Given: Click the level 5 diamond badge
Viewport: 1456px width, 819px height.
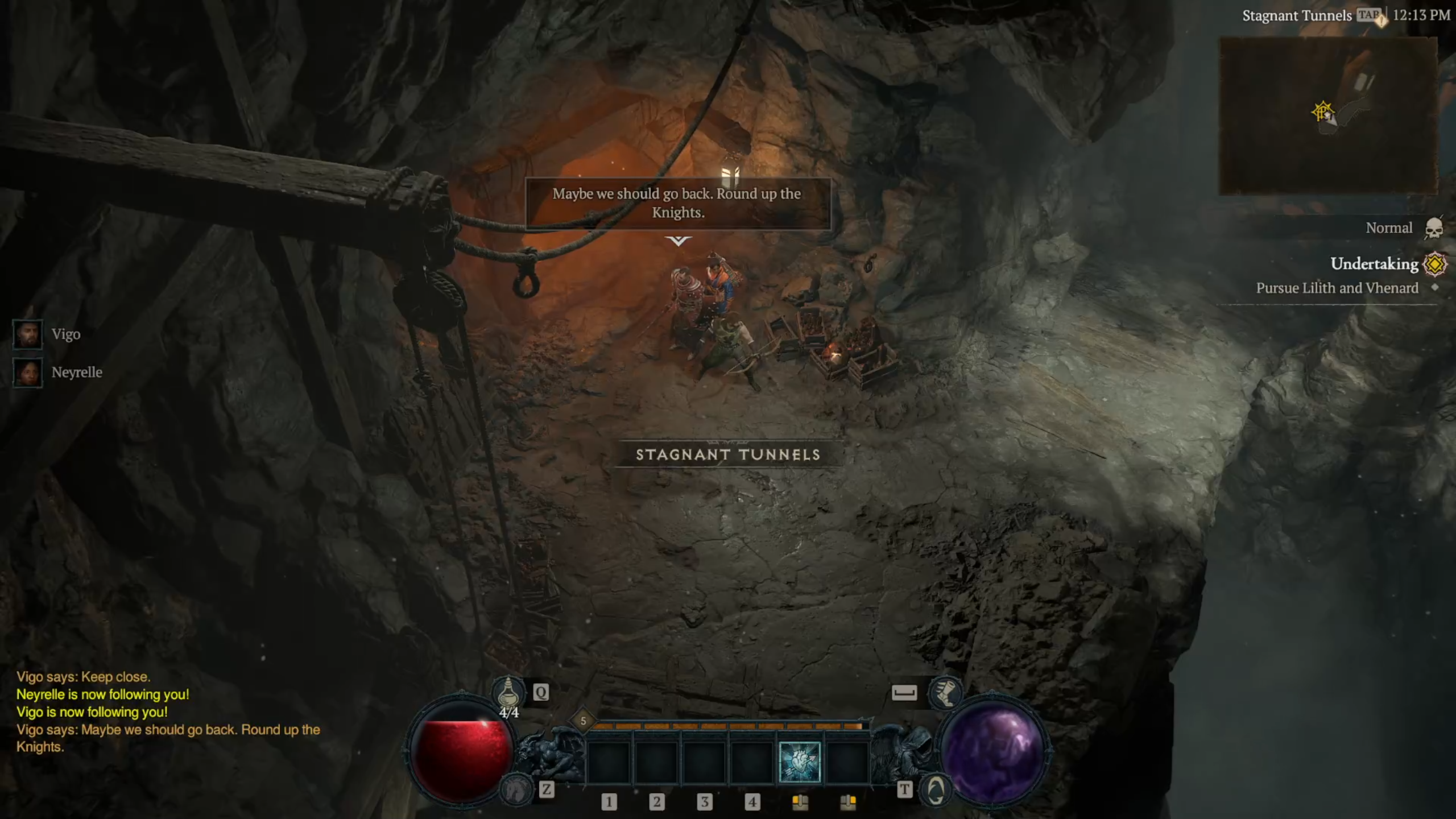Looking at the screenshot, I should coord(583,721).
